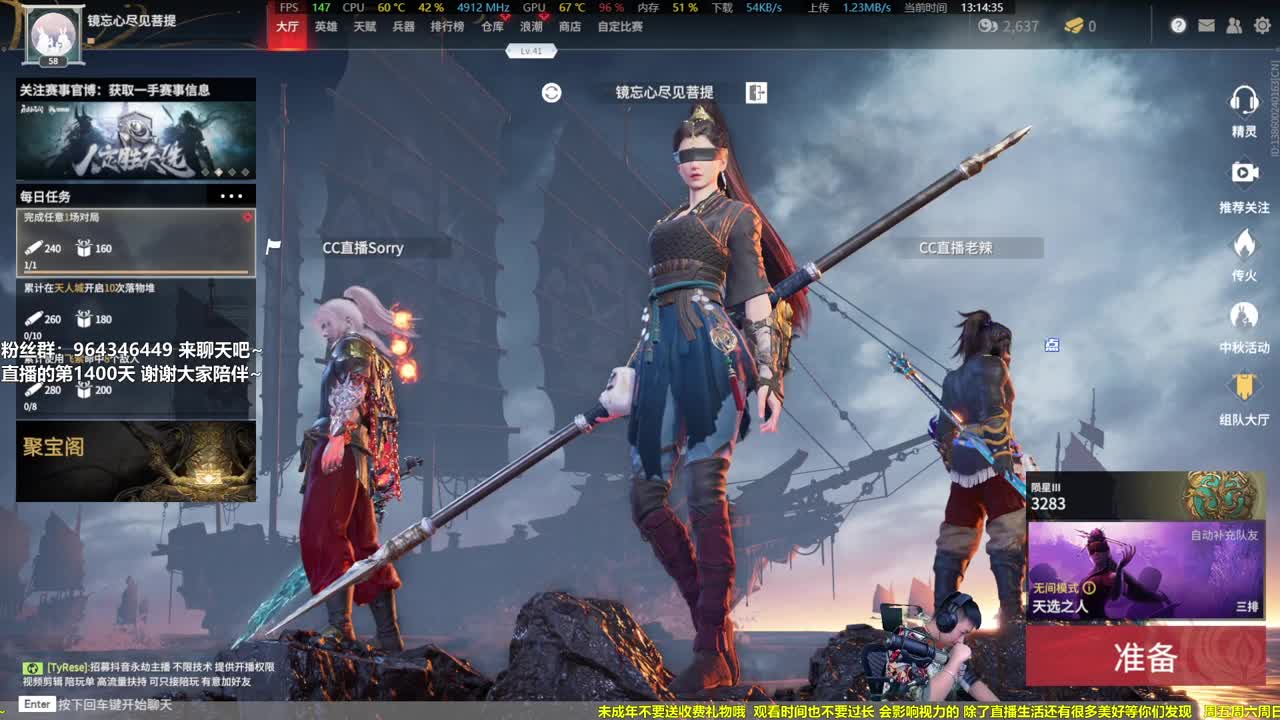This screenshot has height=720, width=1280.
Task: Open the 聚宝阁 treasure pavilion banner
Action: [x=134, y=460]
